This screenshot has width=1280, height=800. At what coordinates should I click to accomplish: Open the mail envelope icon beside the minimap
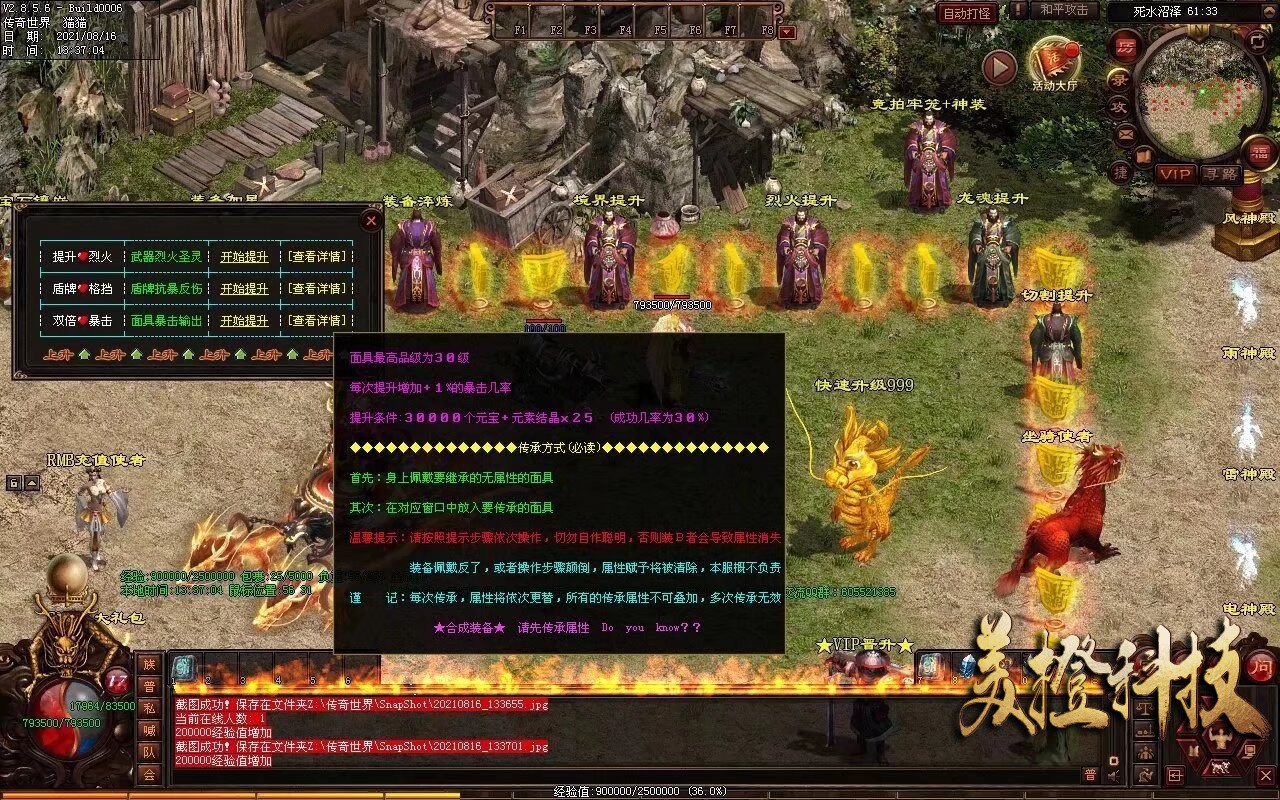(1127, 133)
